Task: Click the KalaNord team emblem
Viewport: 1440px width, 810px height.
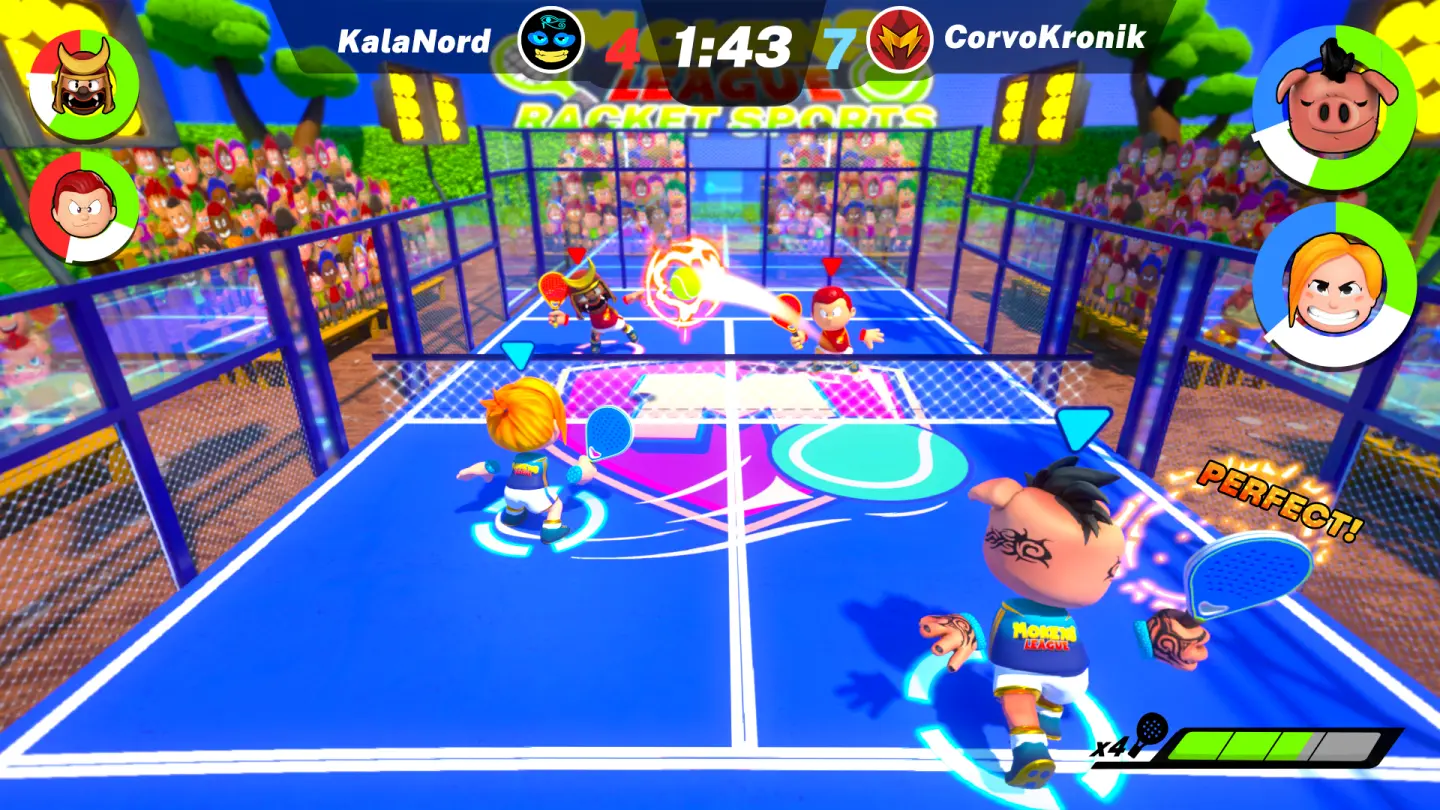Action: click(x=551, y=39)
